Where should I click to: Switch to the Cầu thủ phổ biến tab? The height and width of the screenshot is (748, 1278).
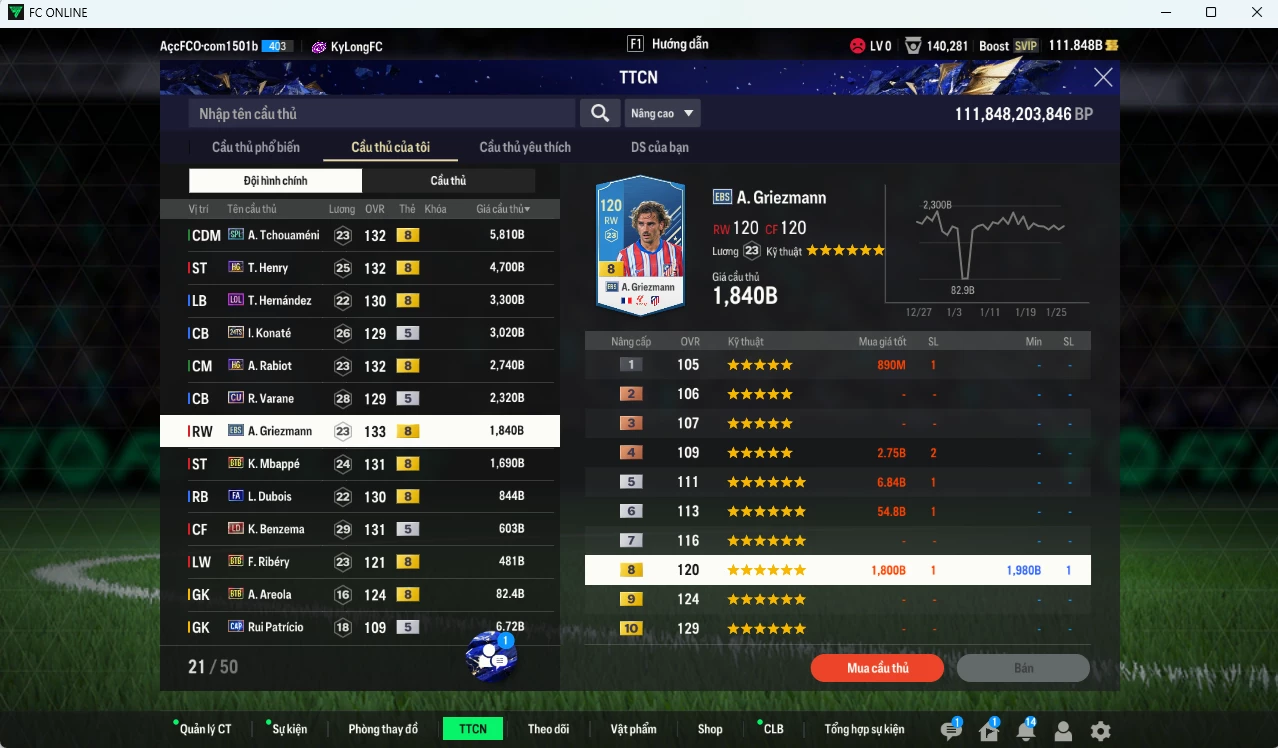255,147
